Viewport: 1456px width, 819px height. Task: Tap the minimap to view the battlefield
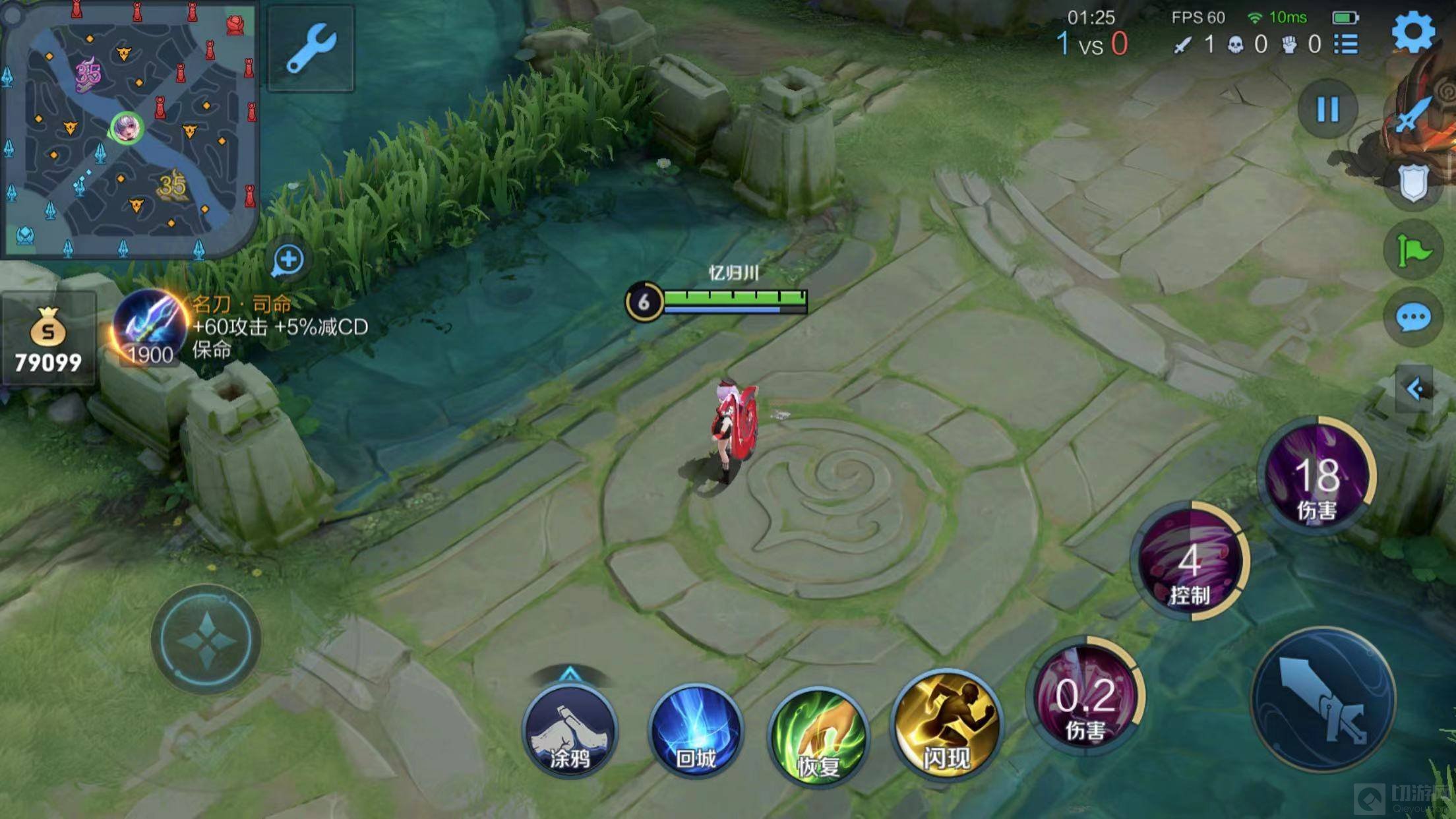coord(129,129)
